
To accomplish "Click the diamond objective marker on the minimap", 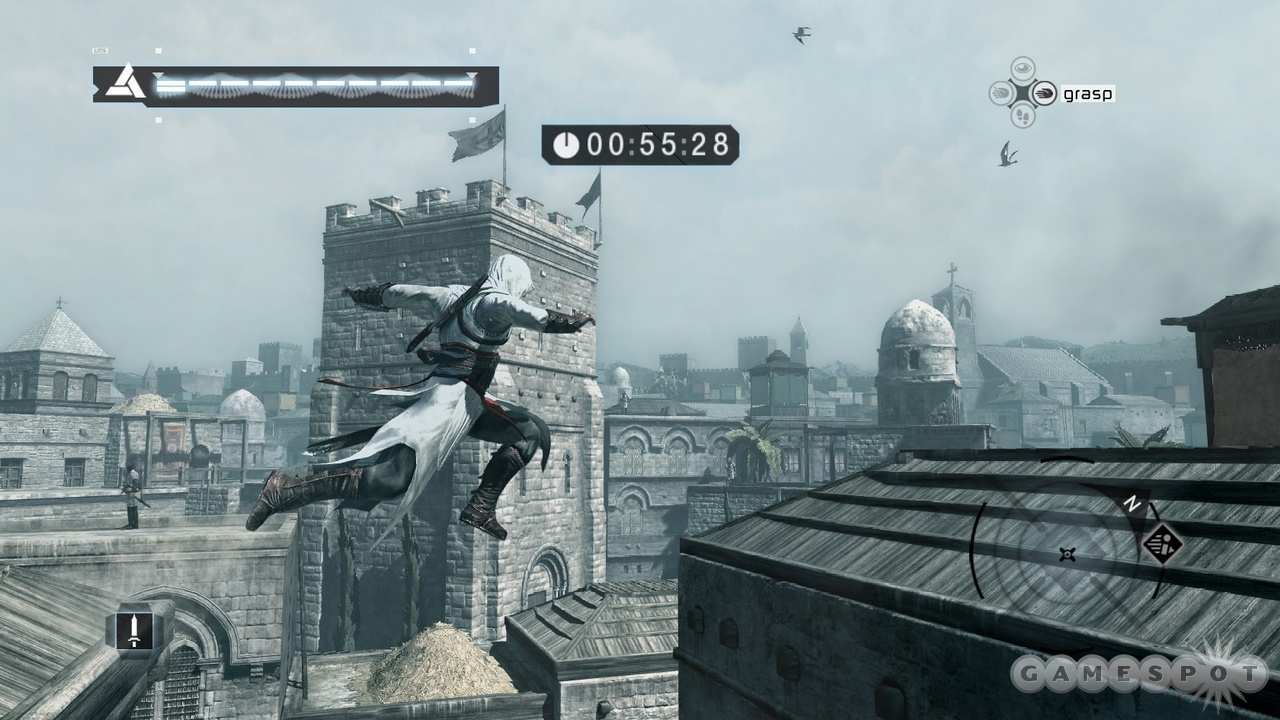I will click(x=1163, y=545).
